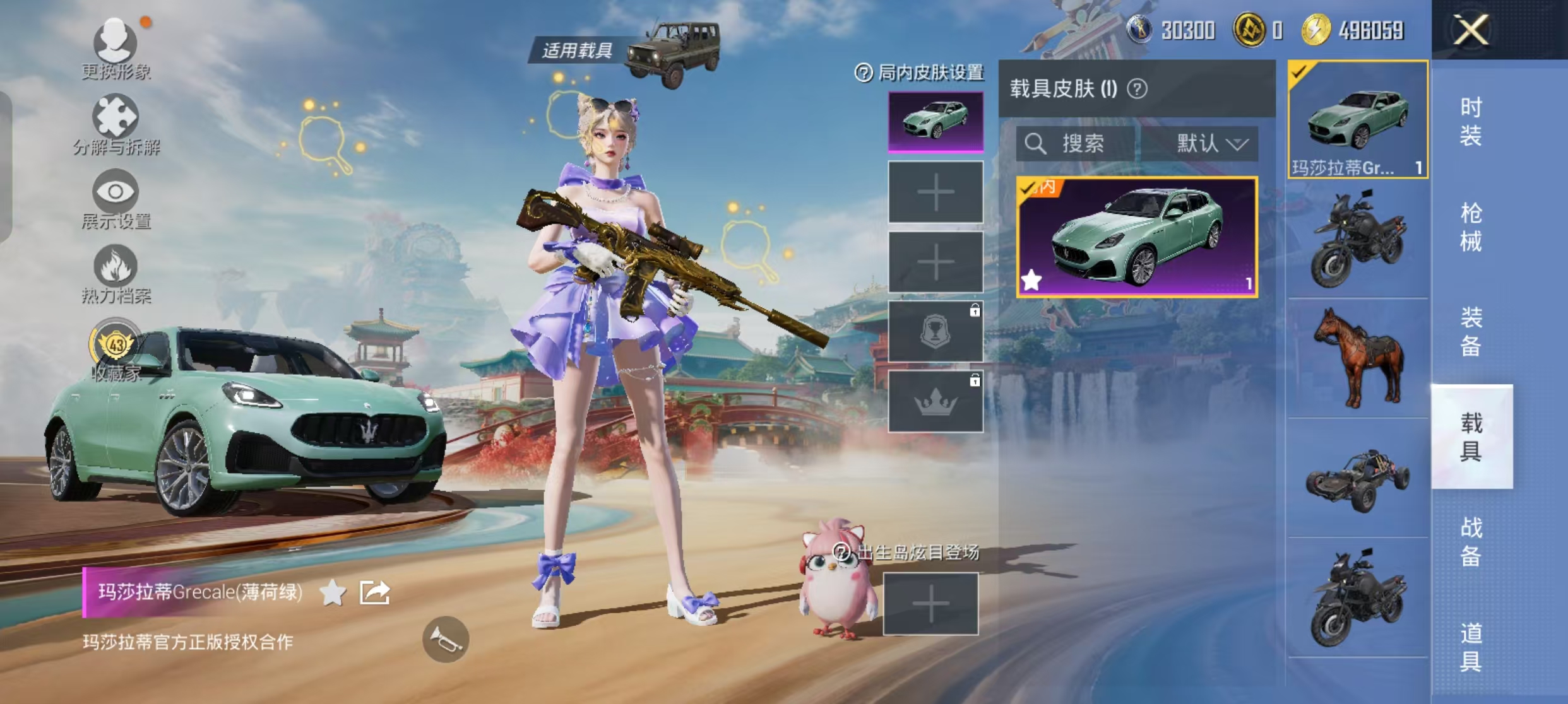Switch to the 时装 outfit tab
Viewport: 1568px width, 704px height.
point(1471,122)
